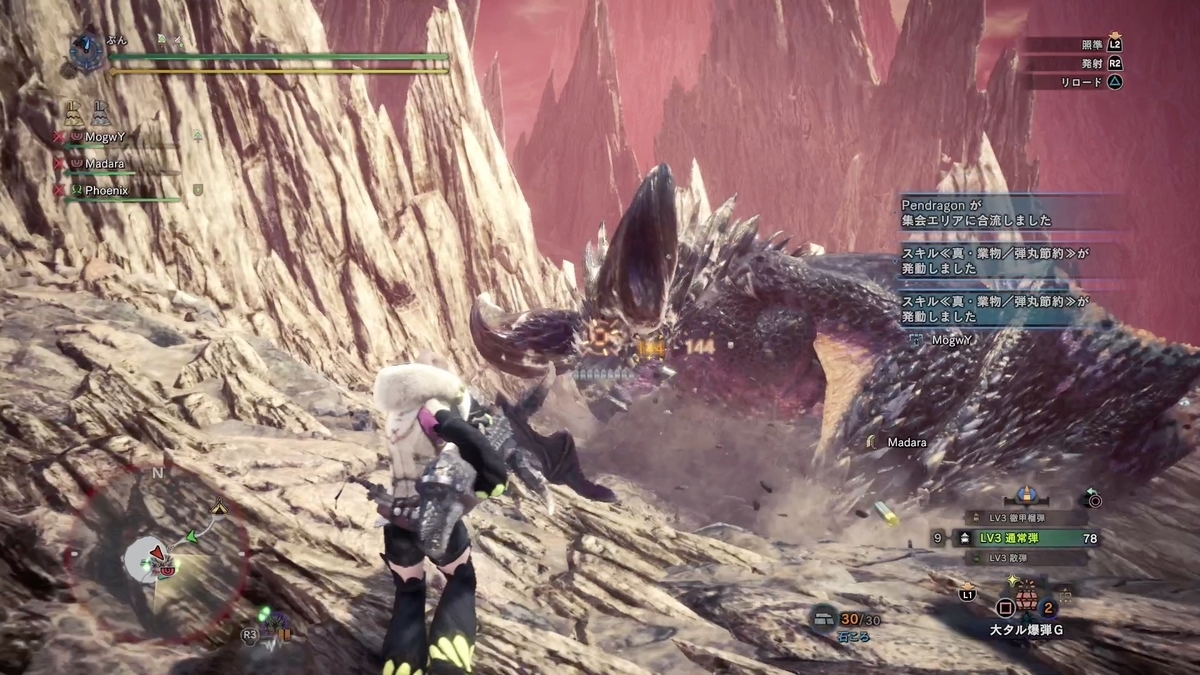This screenshot has width=1200, height=675.
Task: Switch to the LV3 散弾 ammo entry
Action: tap(1024, 558)
